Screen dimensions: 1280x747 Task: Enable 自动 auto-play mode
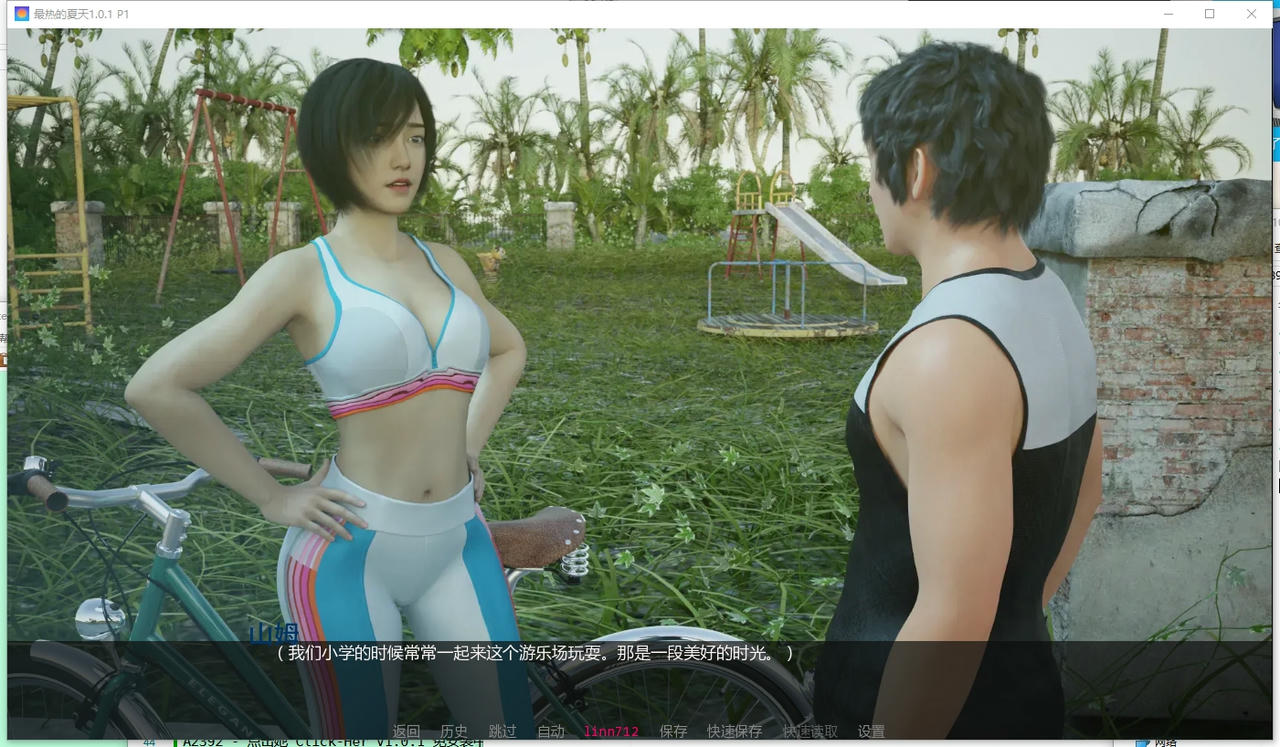coord(549,731)
